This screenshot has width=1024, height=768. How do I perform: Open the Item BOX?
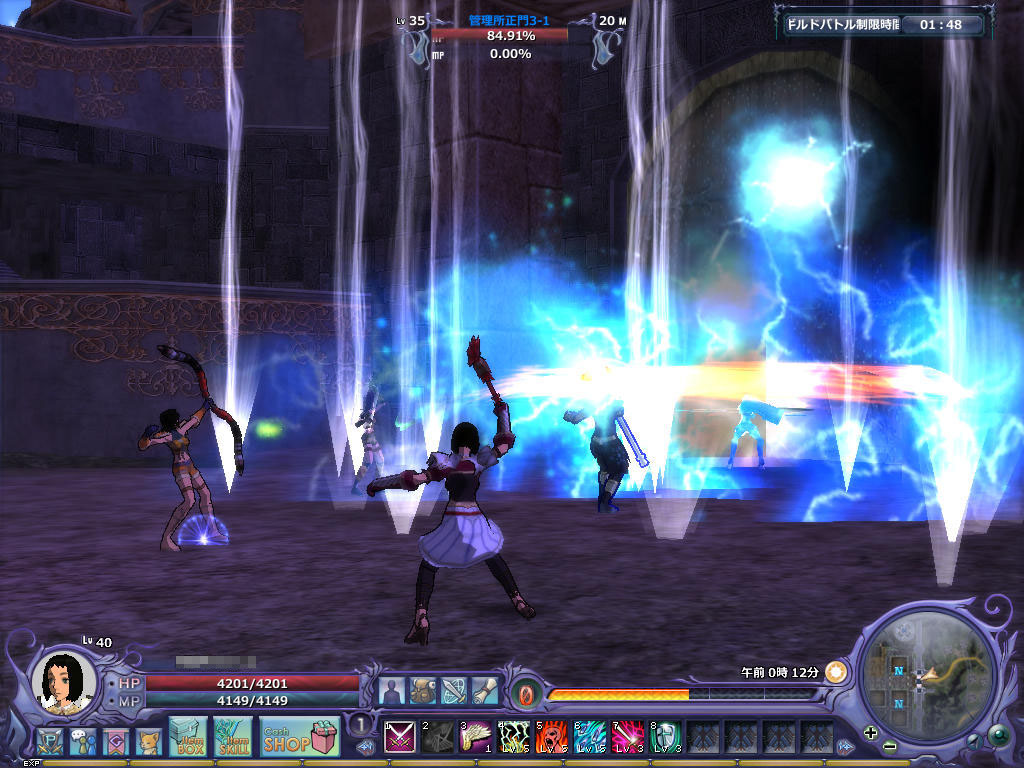pos(187,735)
